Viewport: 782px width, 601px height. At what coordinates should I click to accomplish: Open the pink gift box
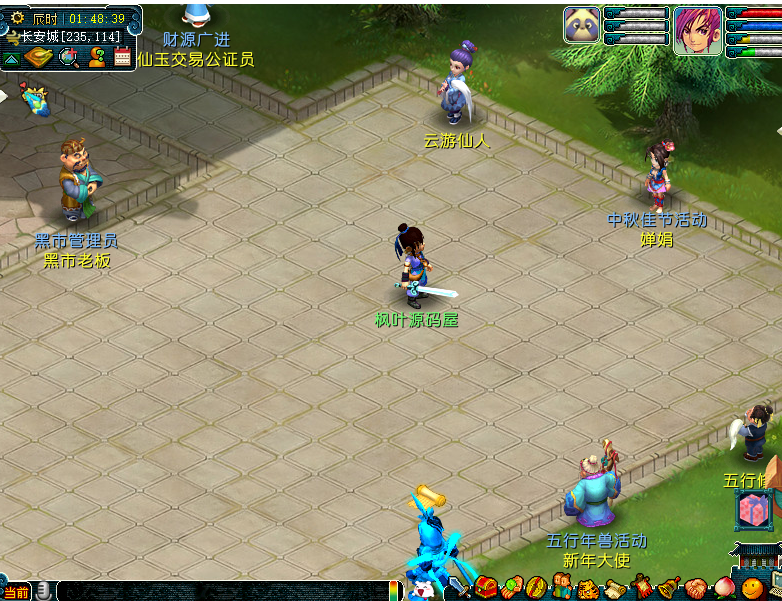[x=751, y=511]
